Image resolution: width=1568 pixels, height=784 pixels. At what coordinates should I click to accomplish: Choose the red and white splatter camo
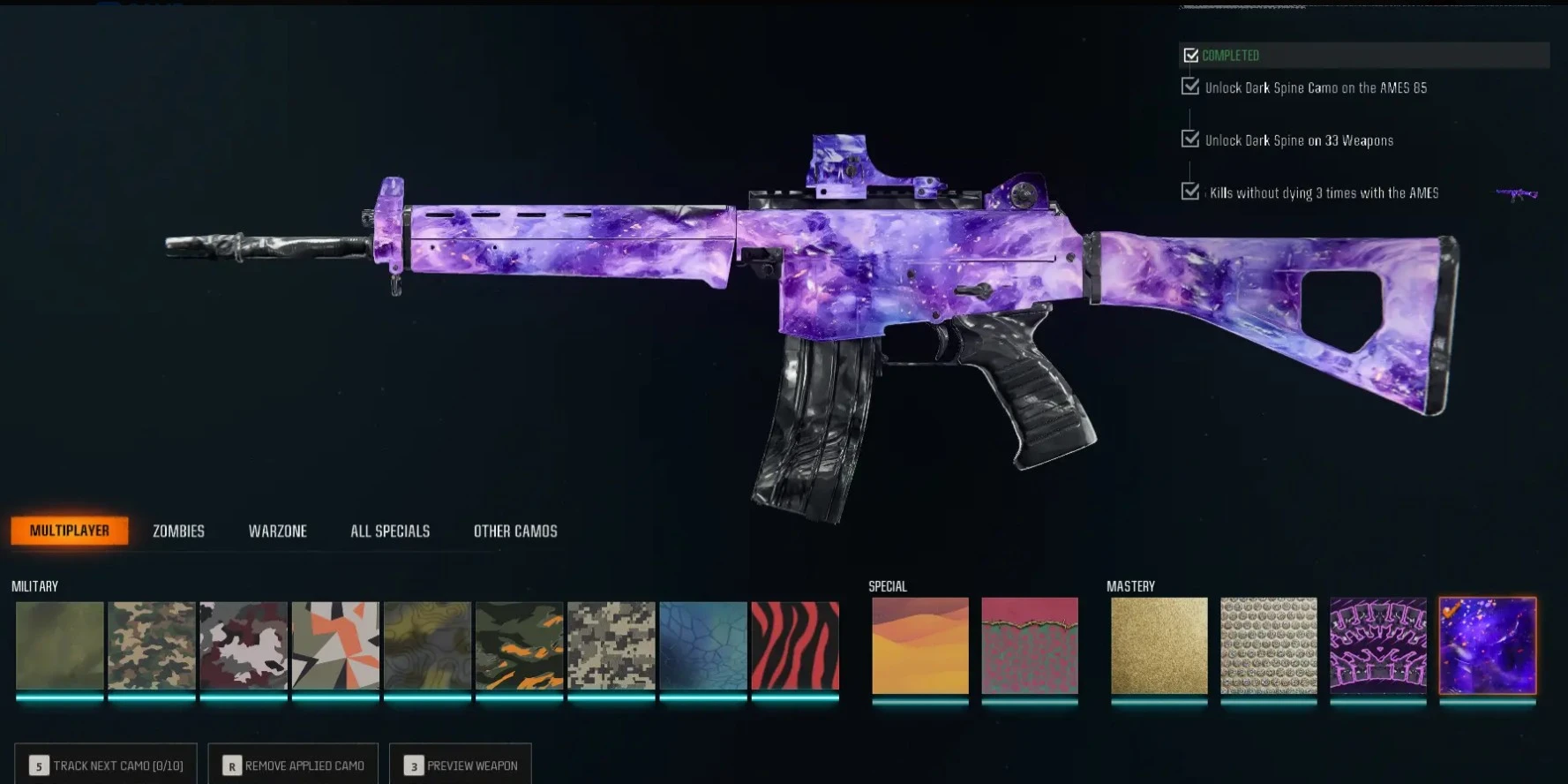coord(244,646)
